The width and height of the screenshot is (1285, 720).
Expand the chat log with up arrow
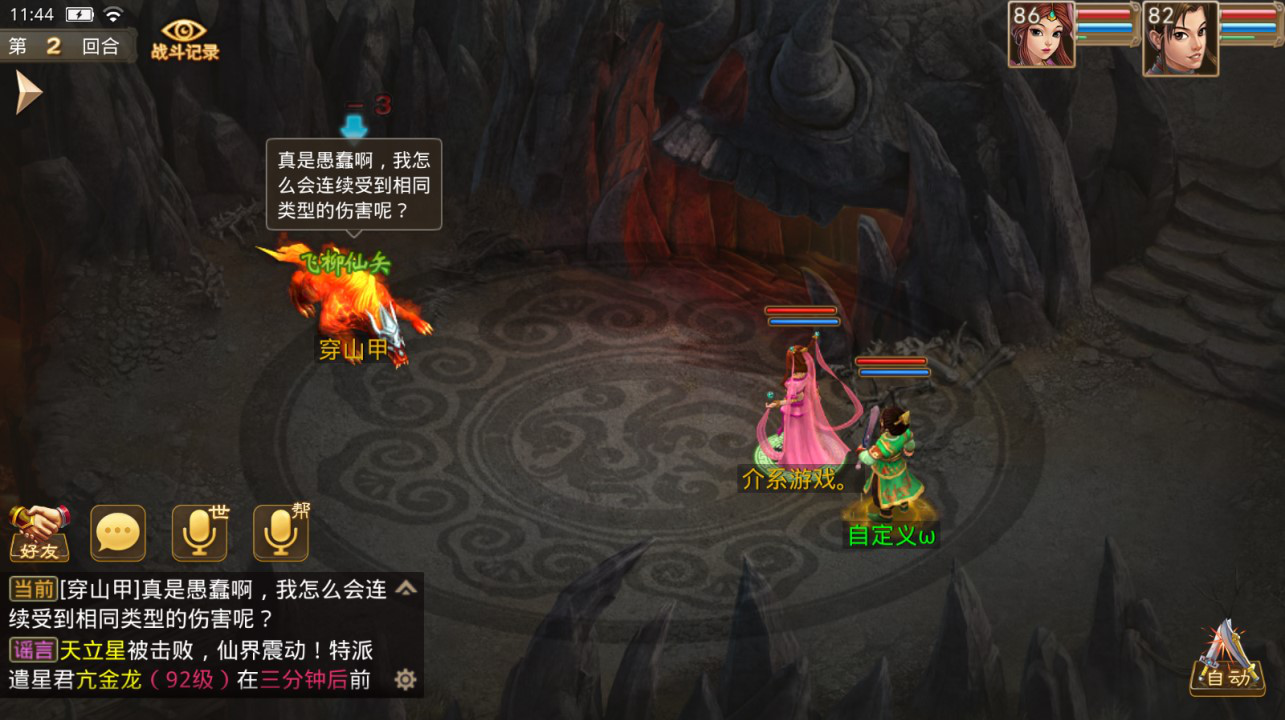406,588
